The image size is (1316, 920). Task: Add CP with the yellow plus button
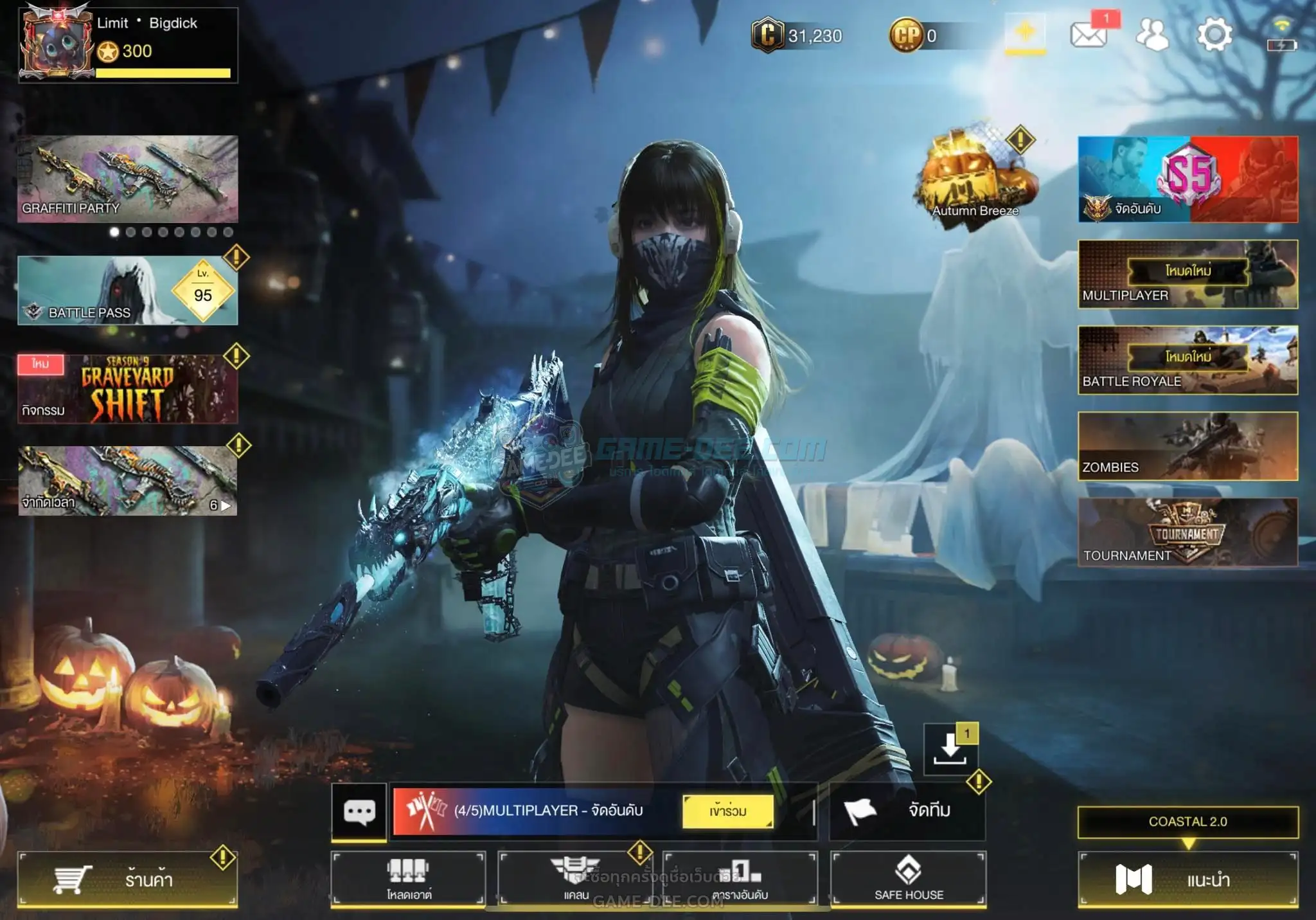click(1025, 32)
